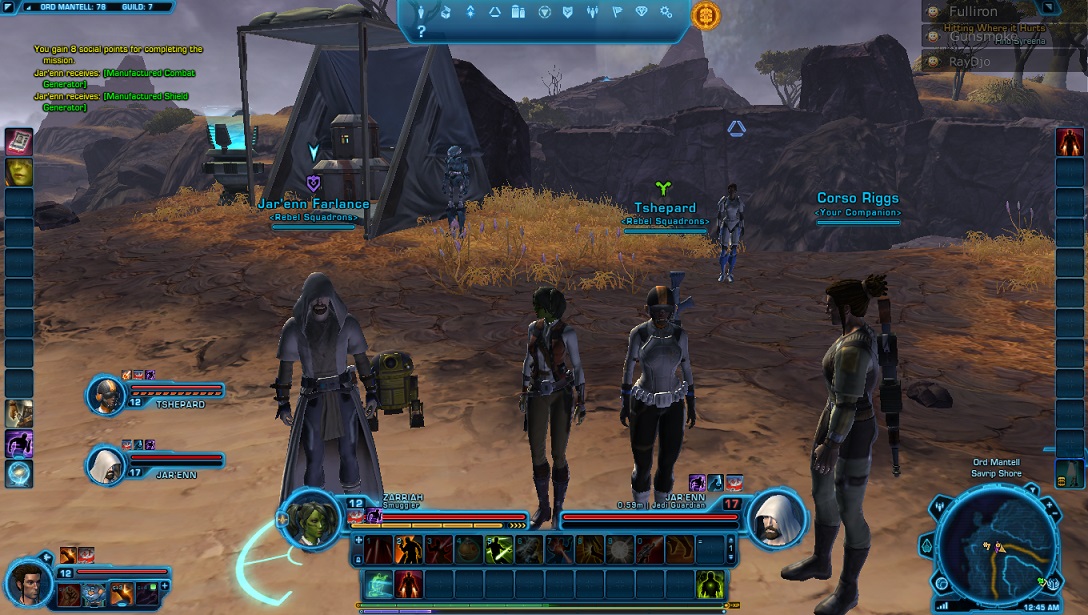Activate the green glowing figure ability on lower bar
This screenshot has width=1088, height=615.
pyautogui.click(x=709, y=583)
